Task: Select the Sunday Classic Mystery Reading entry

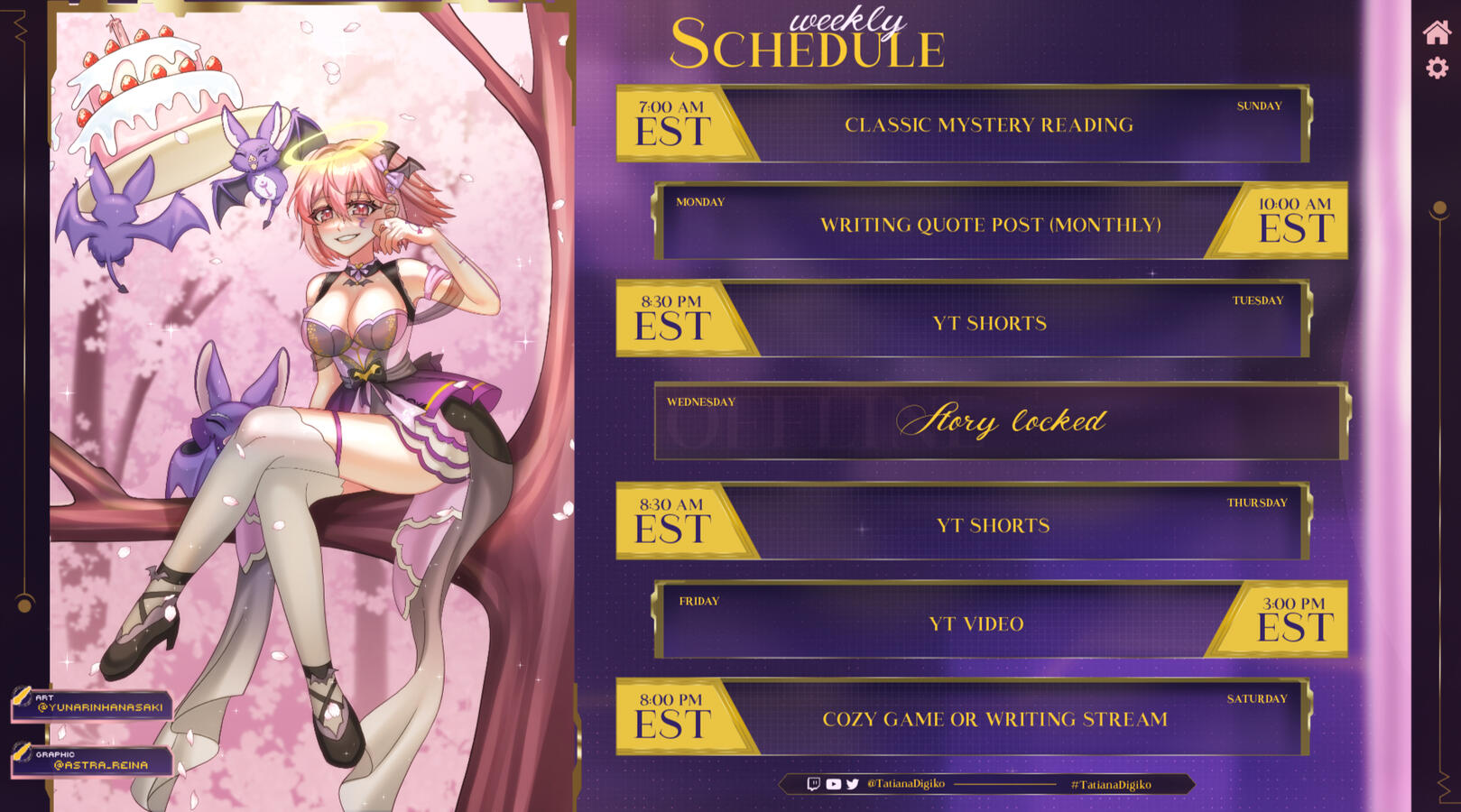Action: (988, 125)
